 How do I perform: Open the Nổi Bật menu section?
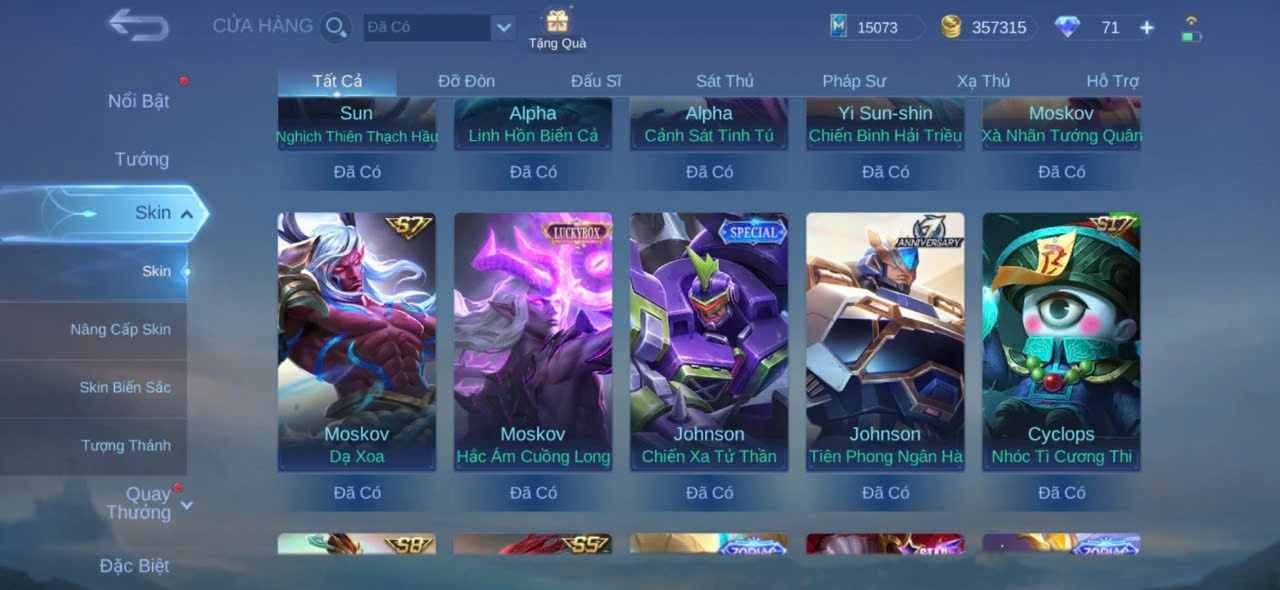click(x=138, y=101)
